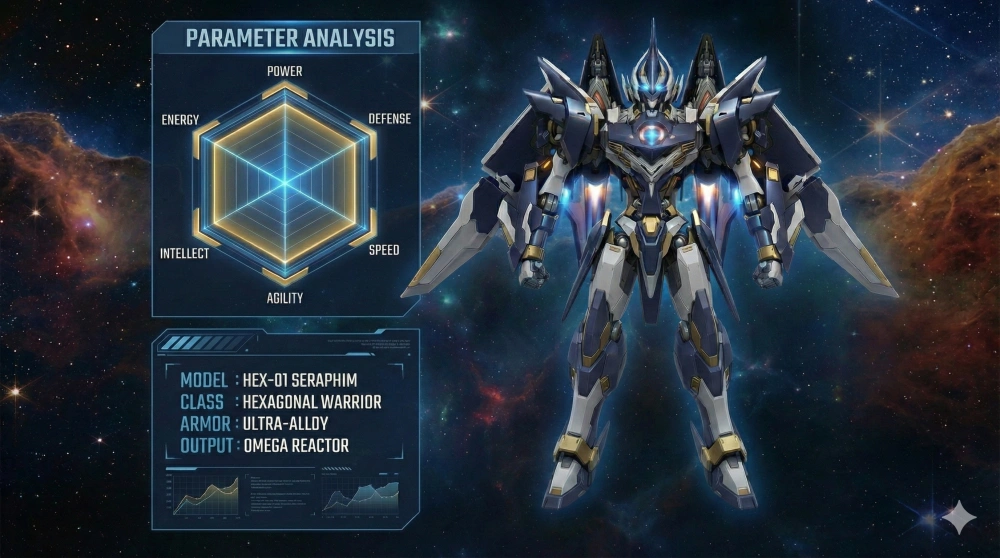Pick the INTELLECT stat label
This screenshot has width=1000, height=558.
pyautogui.click(x=185, y=253)
